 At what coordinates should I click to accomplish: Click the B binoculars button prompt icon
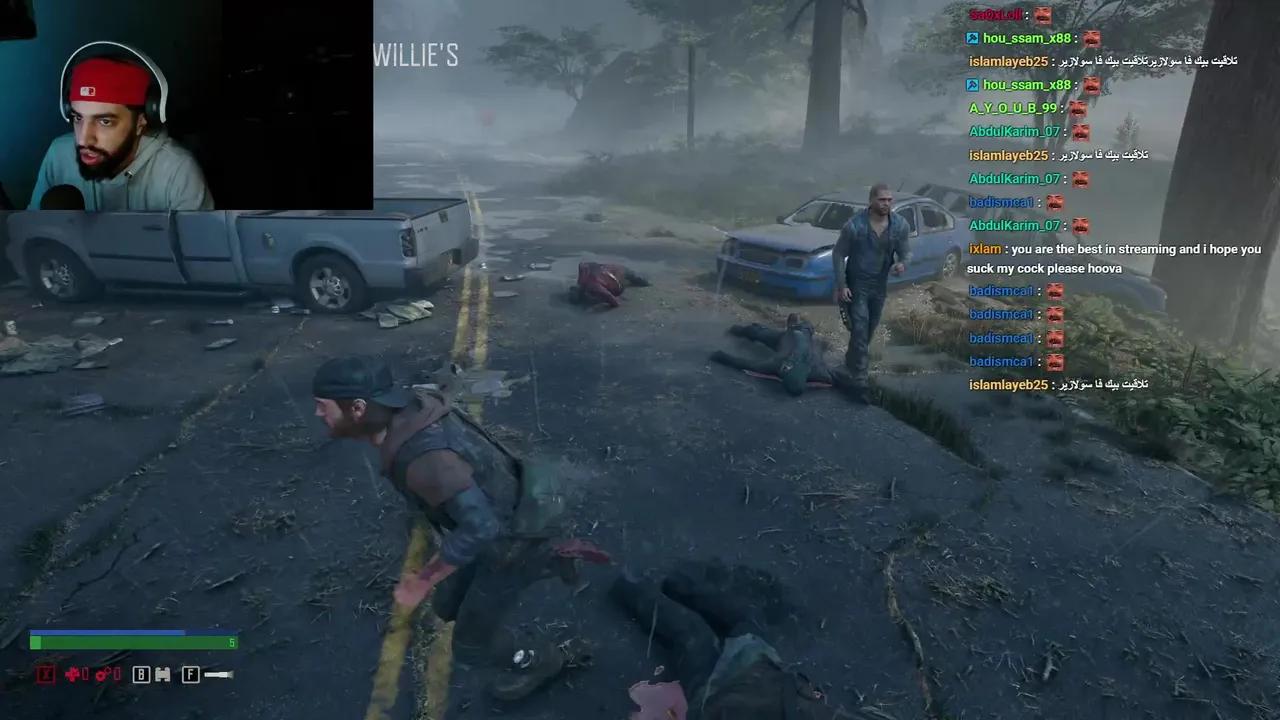tap(141, 674)
